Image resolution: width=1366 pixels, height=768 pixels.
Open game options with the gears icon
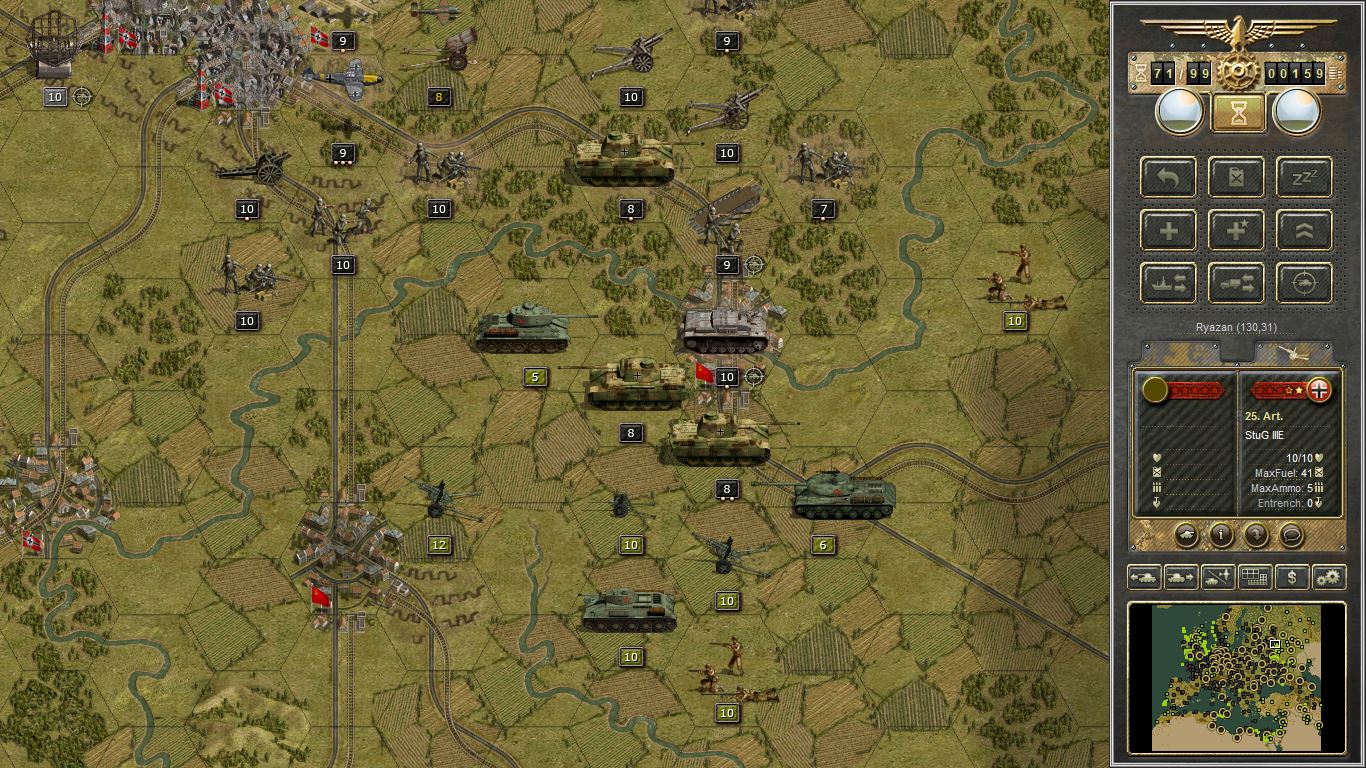click(1328, 577)
